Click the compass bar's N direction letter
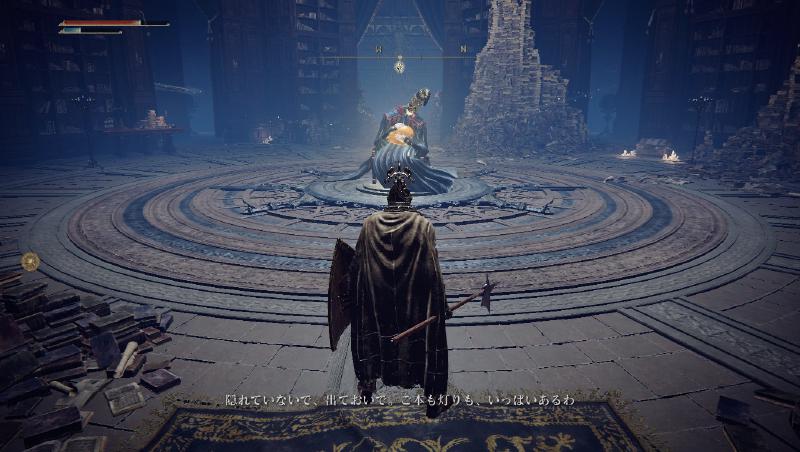 point(463,48)
